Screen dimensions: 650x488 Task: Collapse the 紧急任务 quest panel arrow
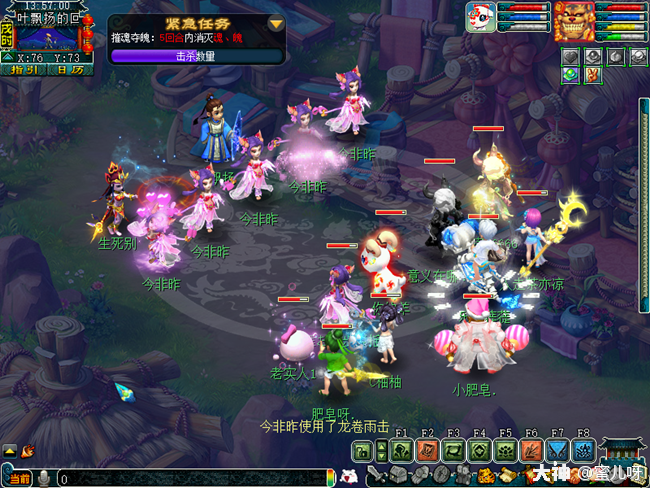click(x=277, y=23)
